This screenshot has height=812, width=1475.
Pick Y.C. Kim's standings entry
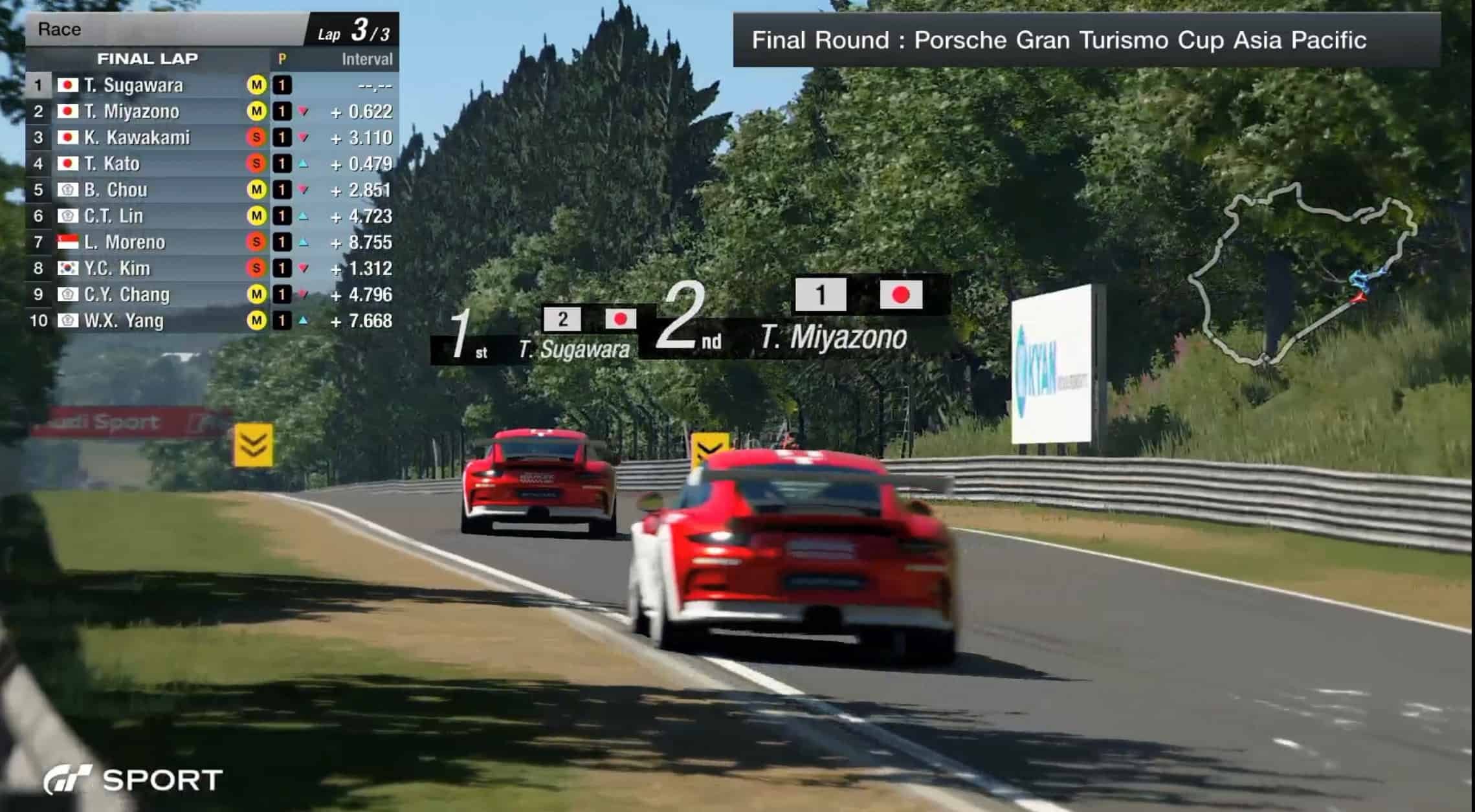(x=117, y=269)
